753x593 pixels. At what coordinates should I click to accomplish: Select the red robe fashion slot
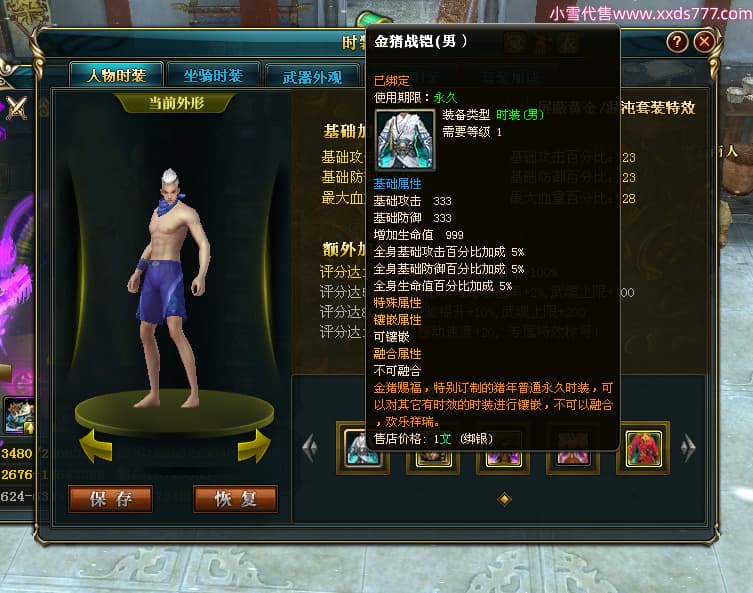[x=647, y=447]
